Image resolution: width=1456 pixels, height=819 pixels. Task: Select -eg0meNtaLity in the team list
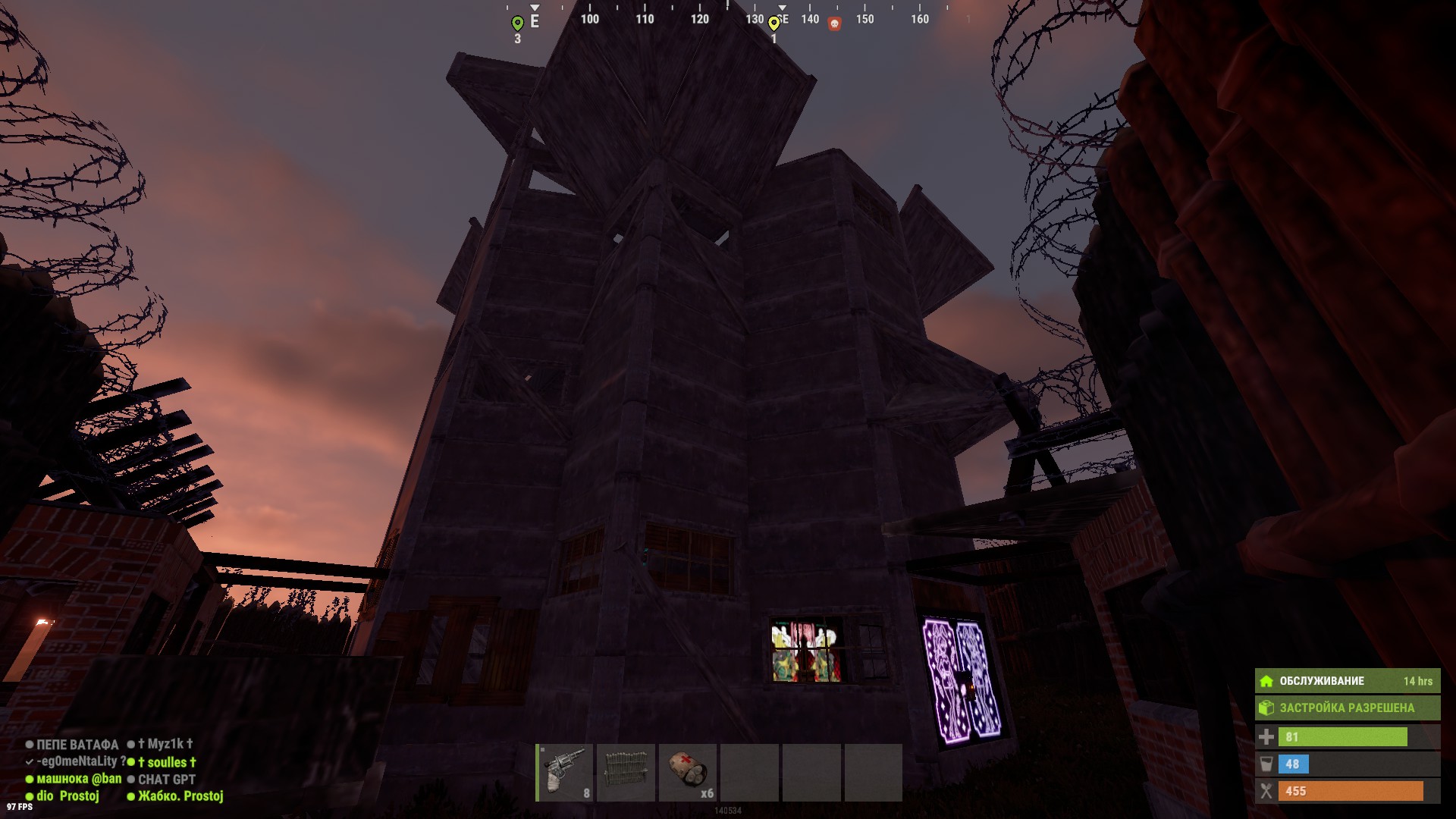pyautogui.click(x=76, y=761)
